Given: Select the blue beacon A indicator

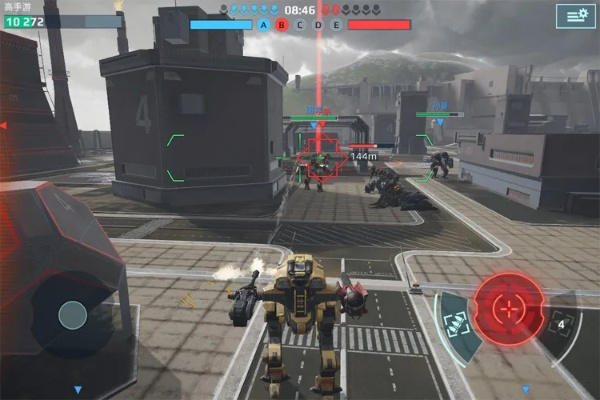Looking at the screenshot, I should click(x=264, y=24).
